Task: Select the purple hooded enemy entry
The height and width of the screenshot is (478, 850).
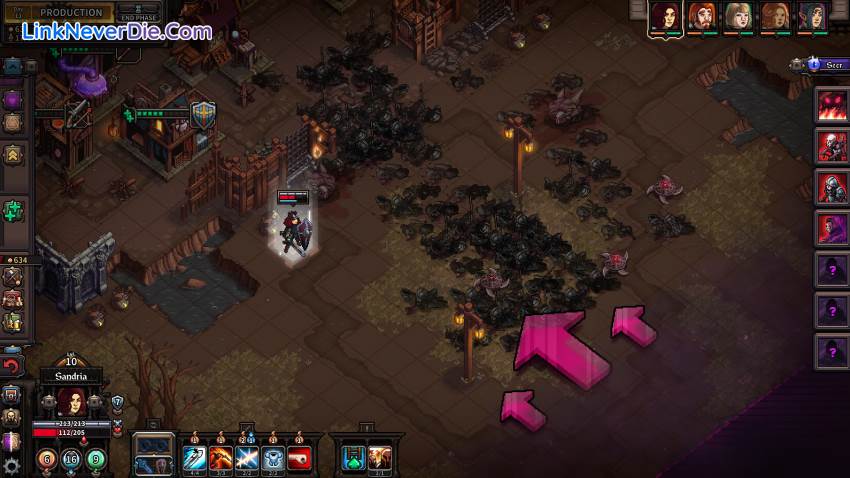Action: tap(831, 229)
